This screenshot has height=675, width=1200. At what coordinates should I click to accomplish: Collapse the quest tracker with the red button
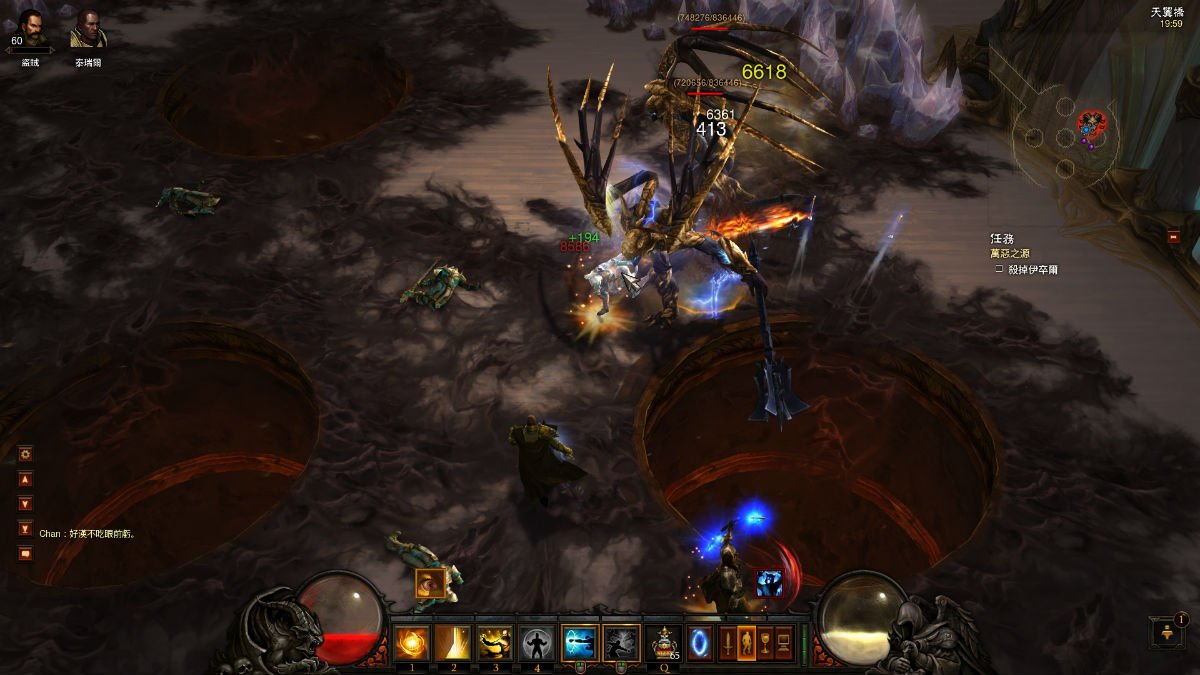pyautogui.click(x=1173, y=237)
